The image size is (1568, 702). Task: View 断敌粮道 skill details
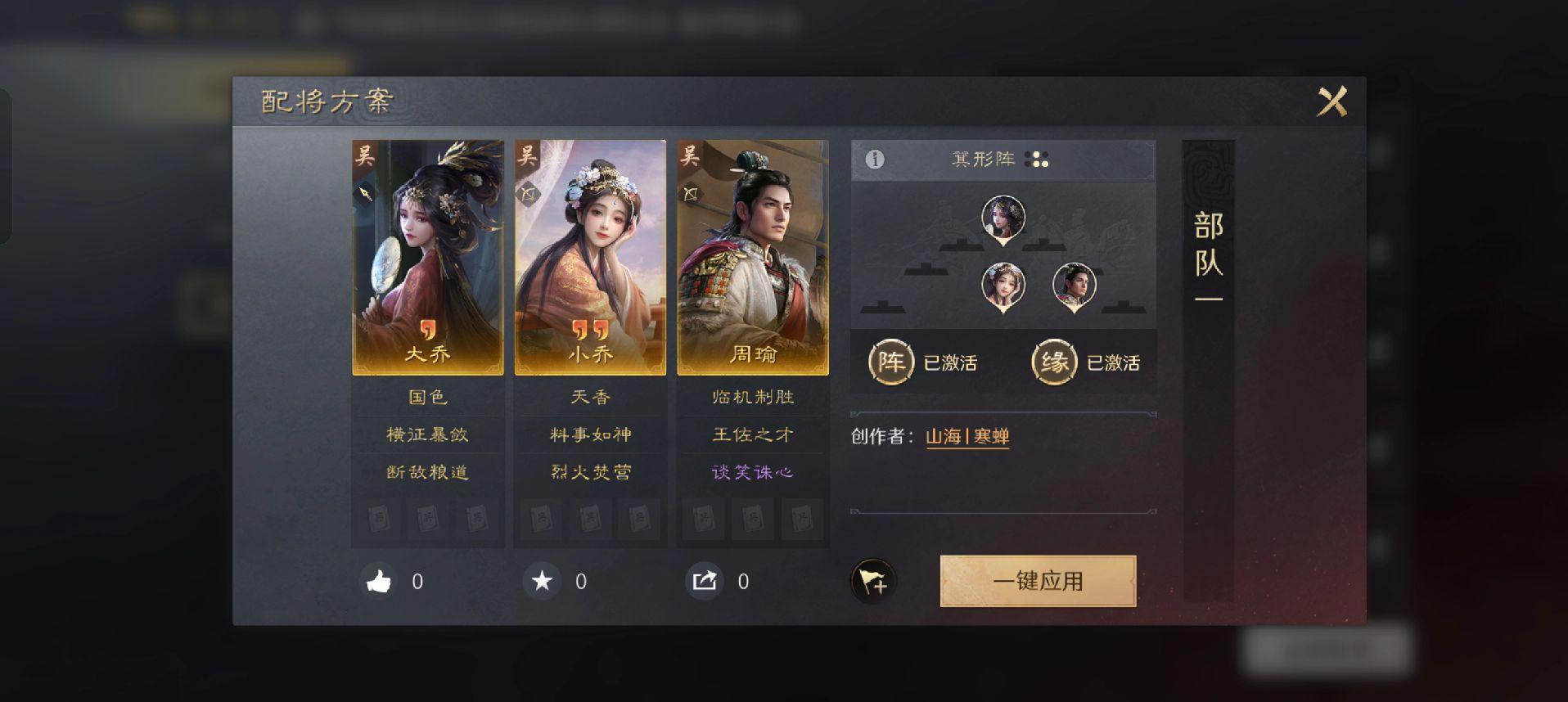tap(427, 472)
